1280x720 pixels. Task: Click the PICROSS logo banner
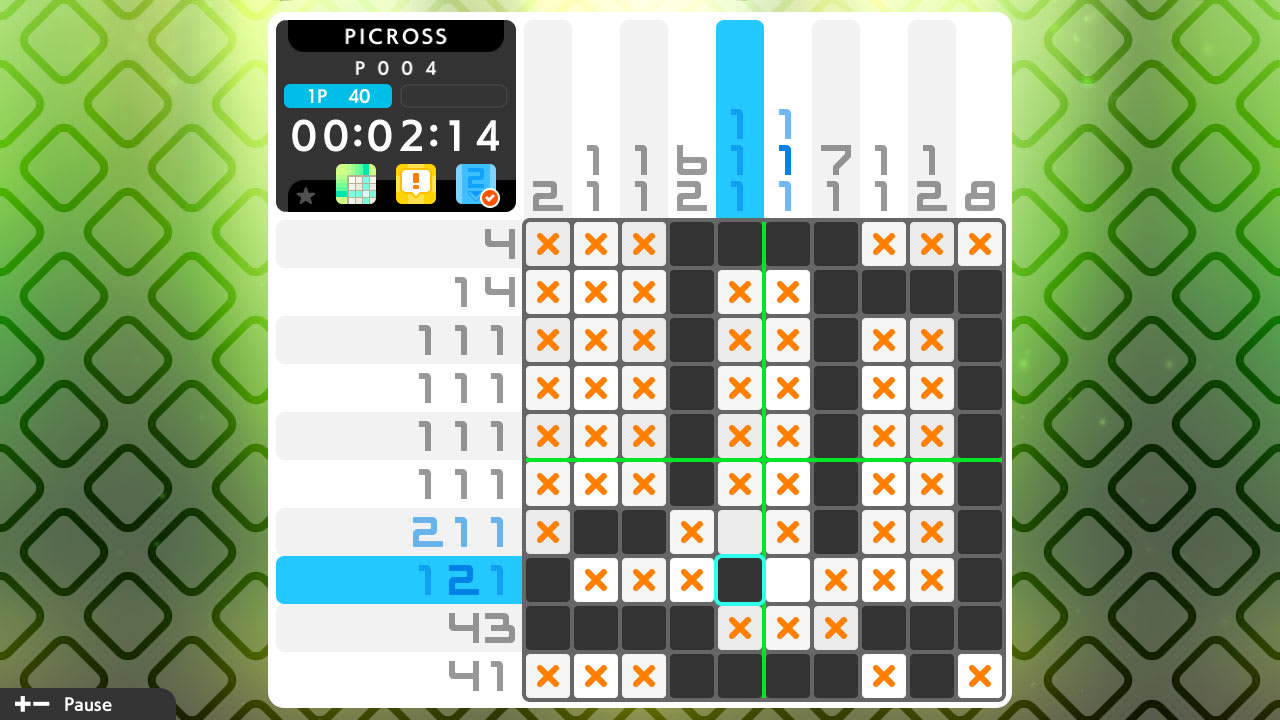click(396, 36)
